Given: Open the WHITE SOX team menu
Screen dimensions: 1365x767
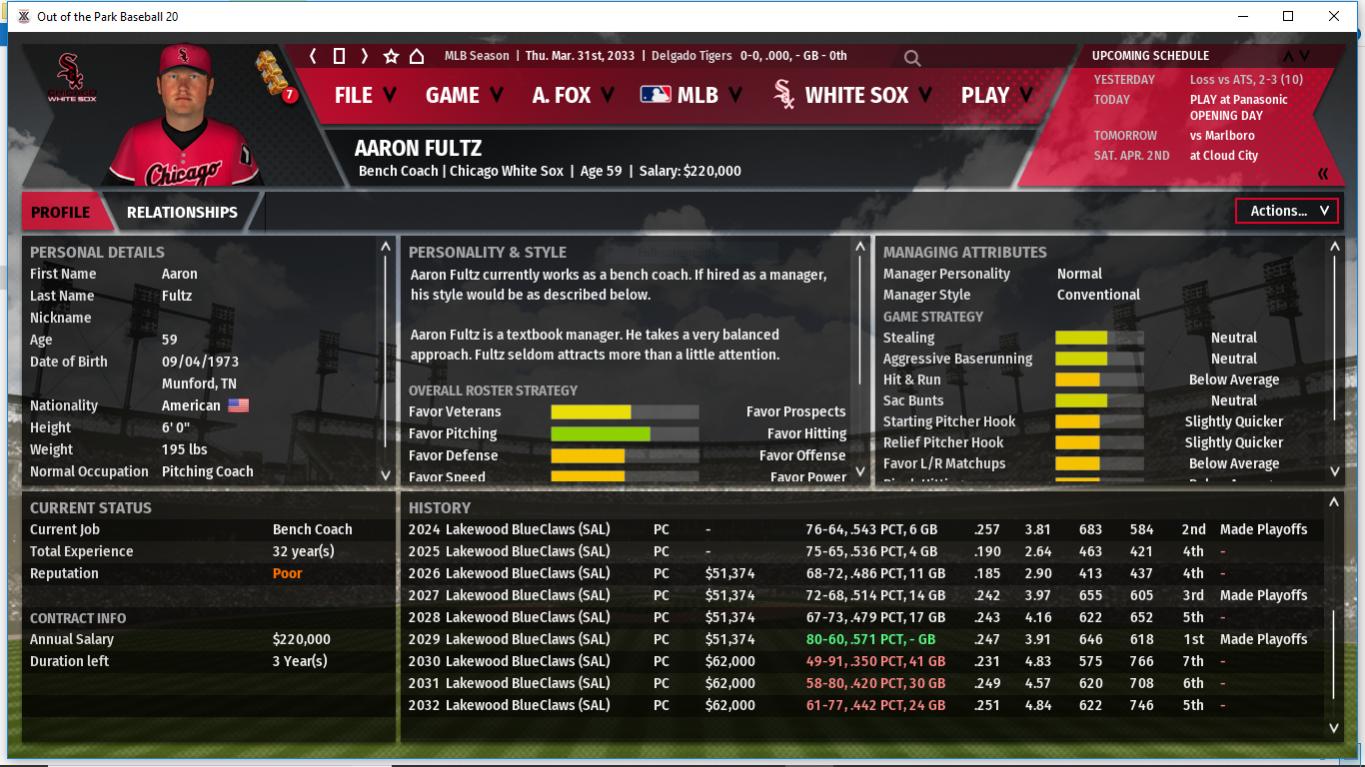Looking at the screenshot, I should pos(853,95).
